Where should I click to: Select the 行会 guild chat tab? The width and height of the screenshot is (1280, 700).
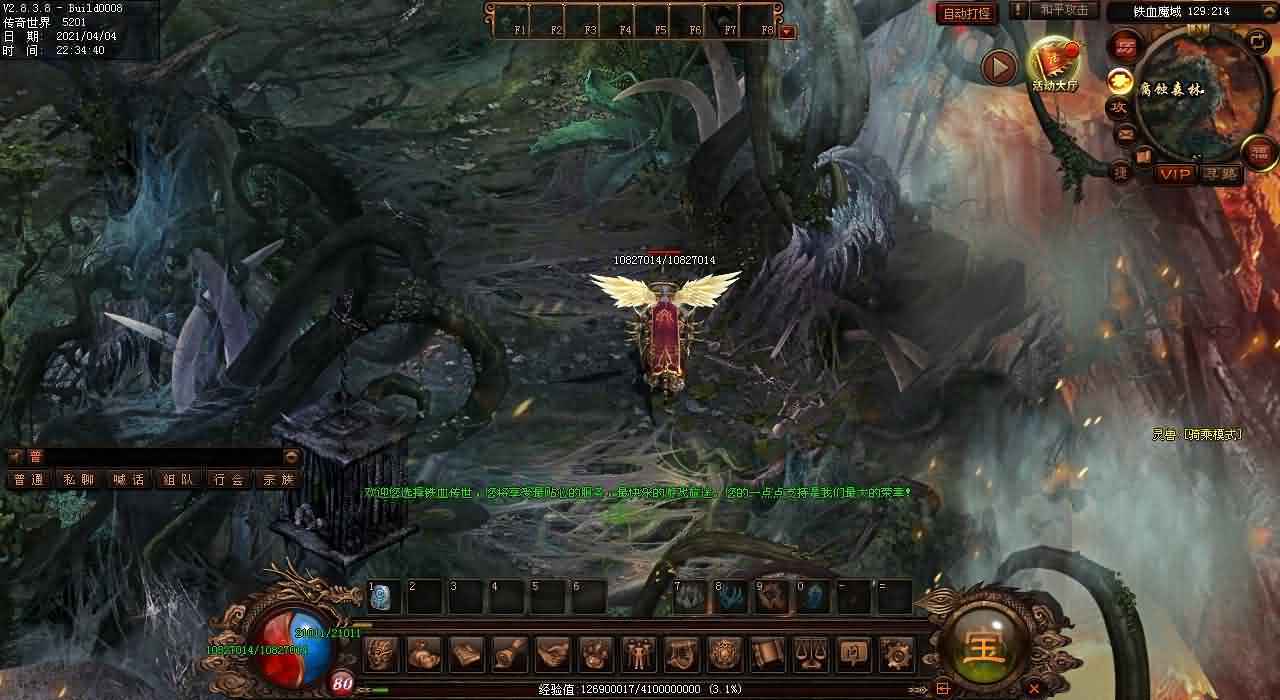pos(228,480)
